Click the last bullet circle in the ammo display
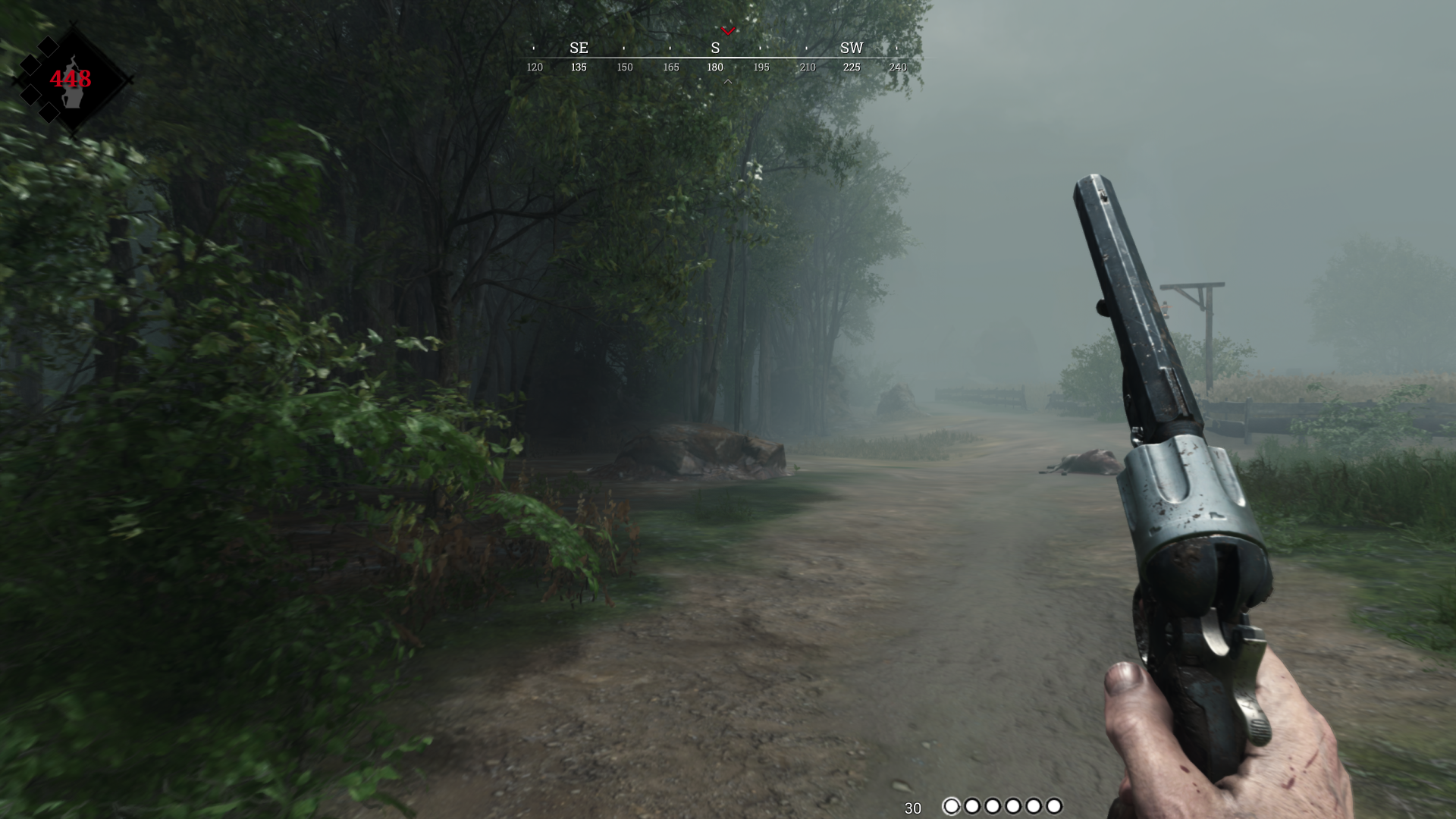The width and height of the screenshot is (1456, 819). (1054, 806)
